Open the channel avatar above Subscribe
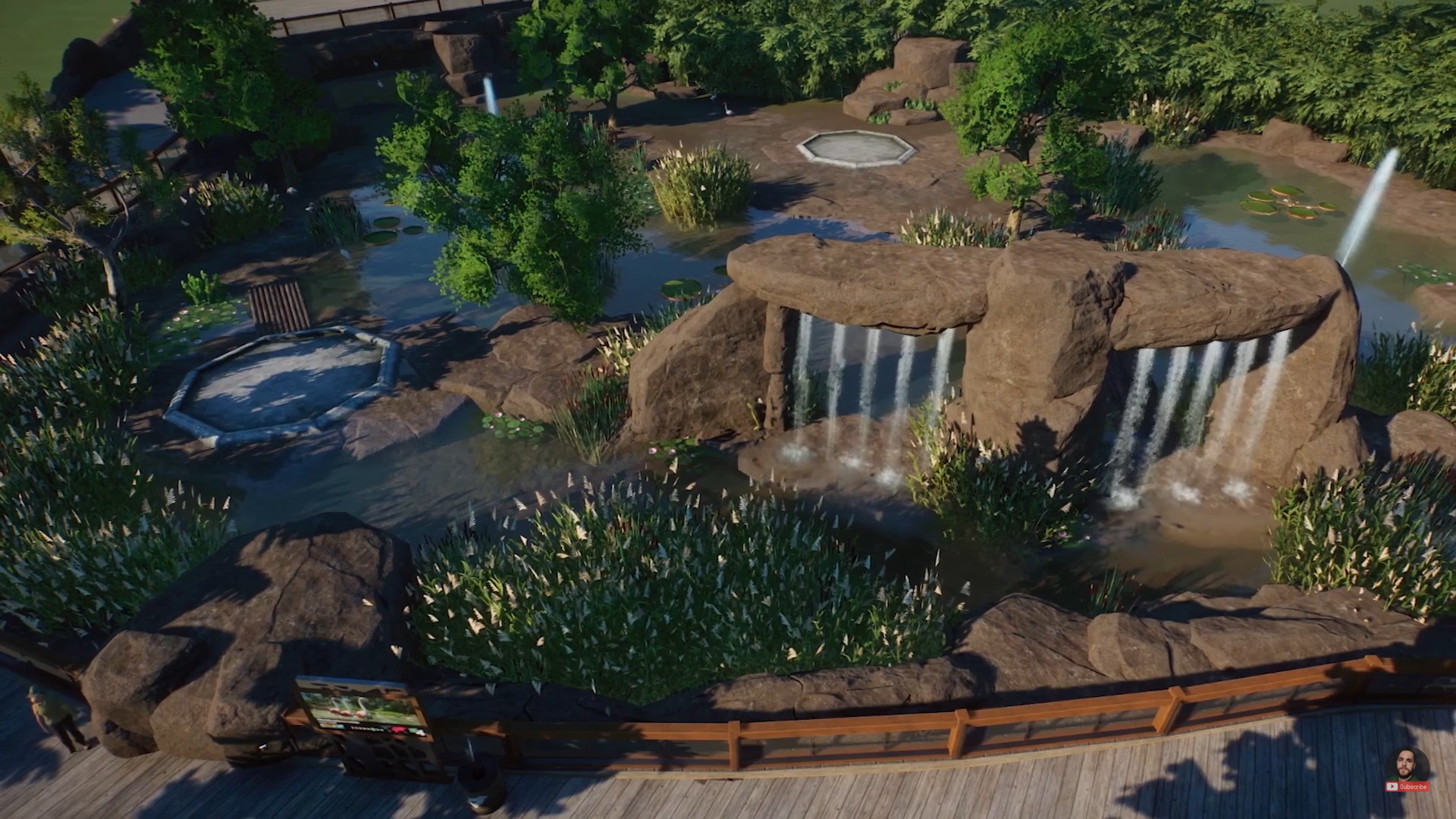The height and width of the screenshot is (819, 1456). coord(1407,766)
